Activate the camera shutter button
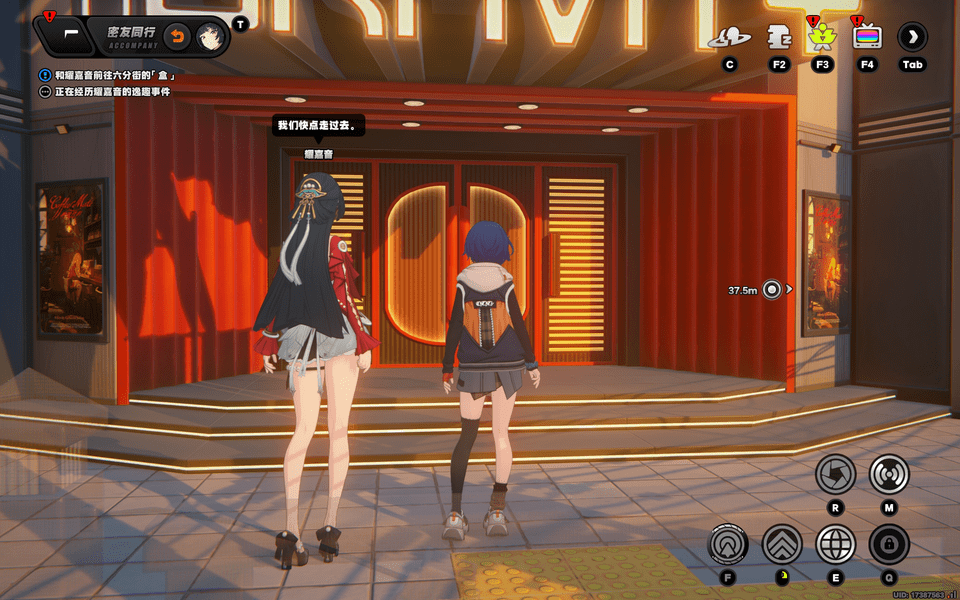 point(835,474)
